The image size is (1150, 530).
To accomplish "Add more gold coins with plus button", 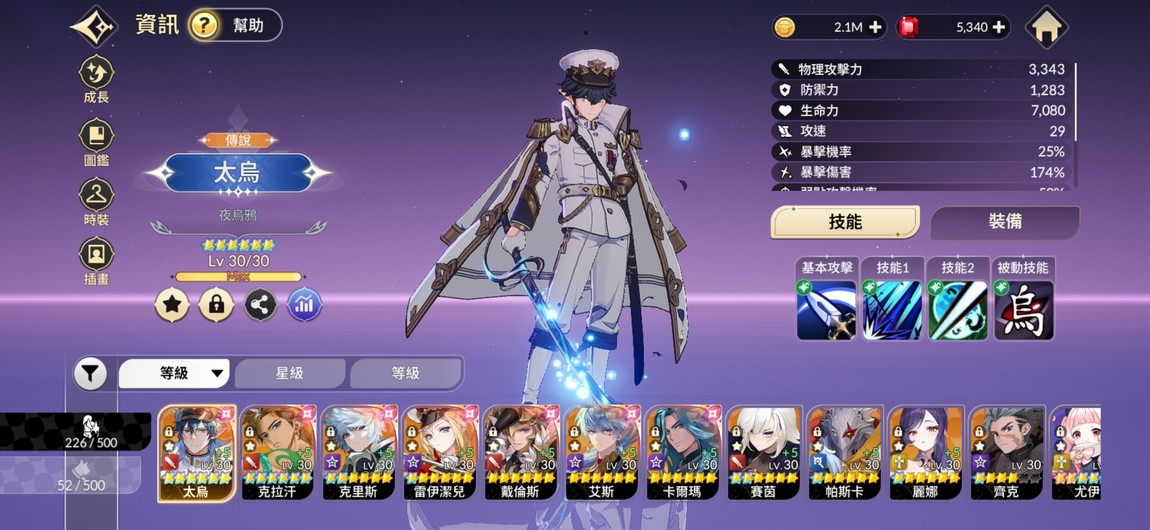I will 876,27.
